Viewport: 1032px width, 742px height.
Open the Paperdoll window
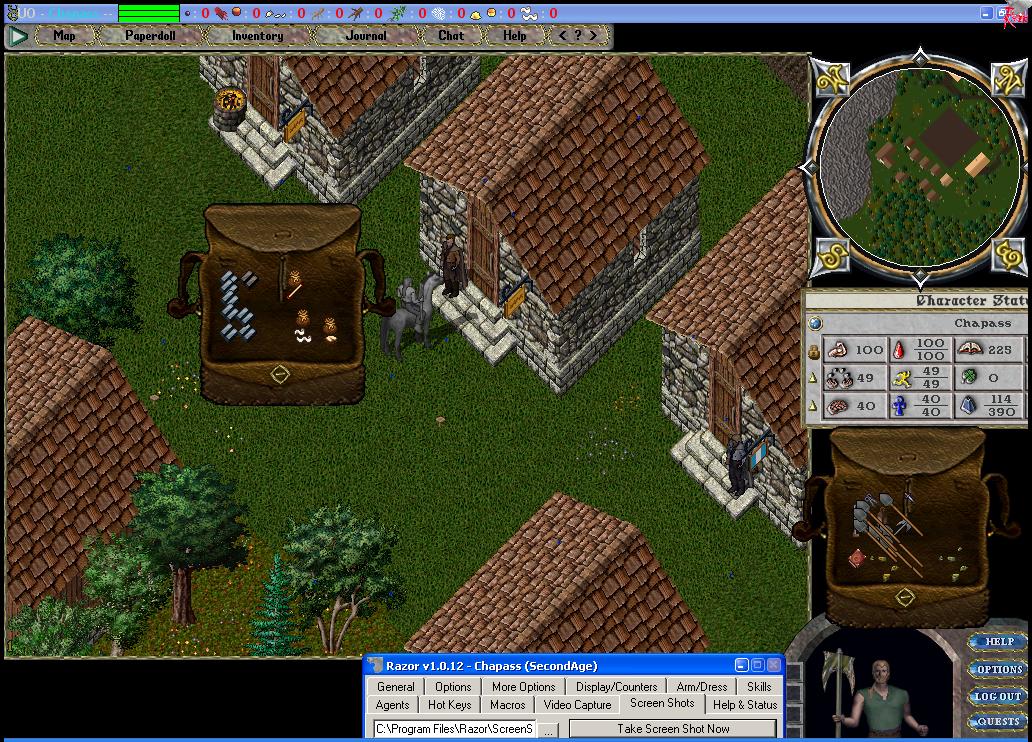coord(150,35)
